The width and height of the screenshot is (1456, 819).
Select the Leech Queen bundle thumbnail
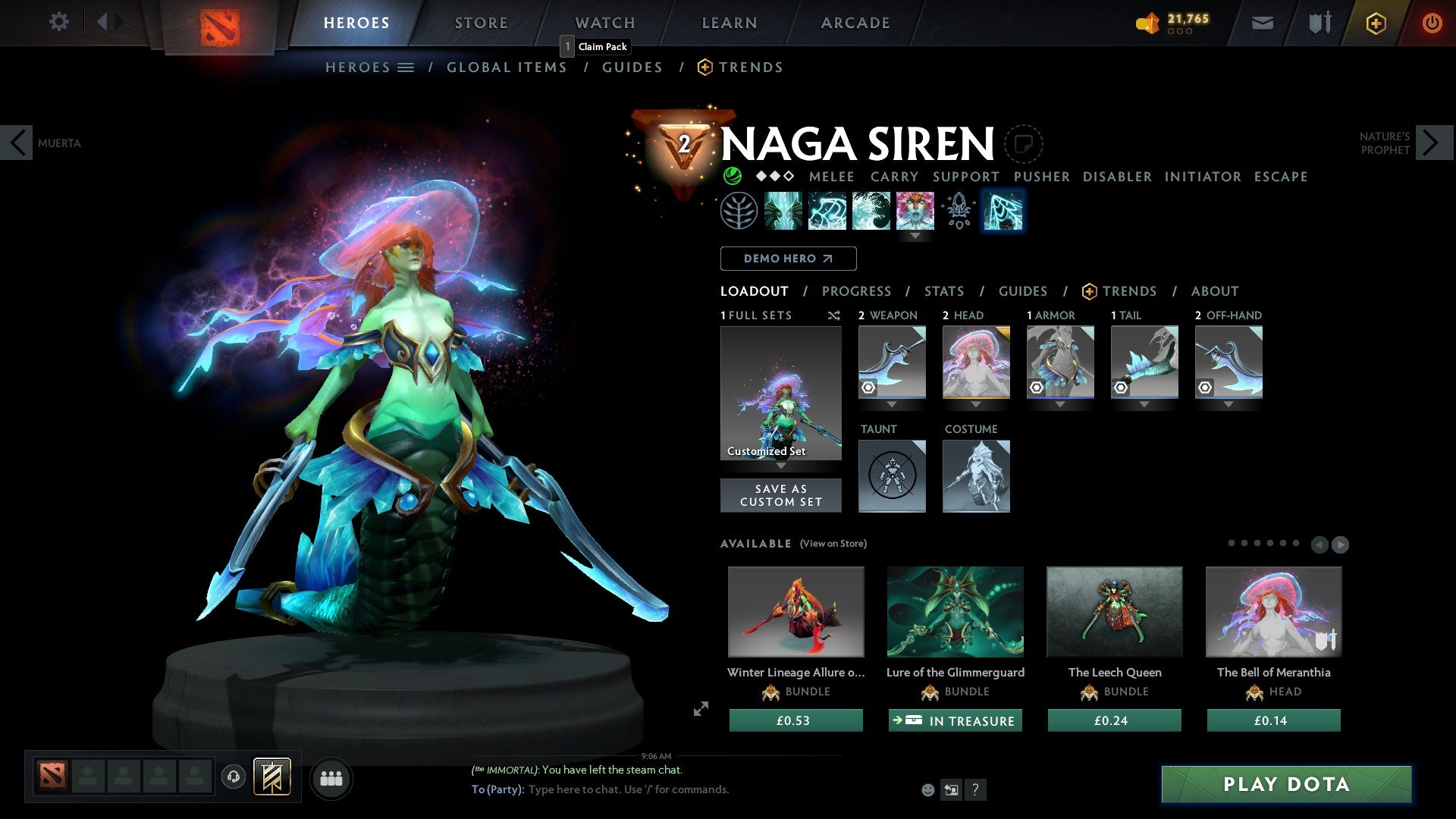1113,612
